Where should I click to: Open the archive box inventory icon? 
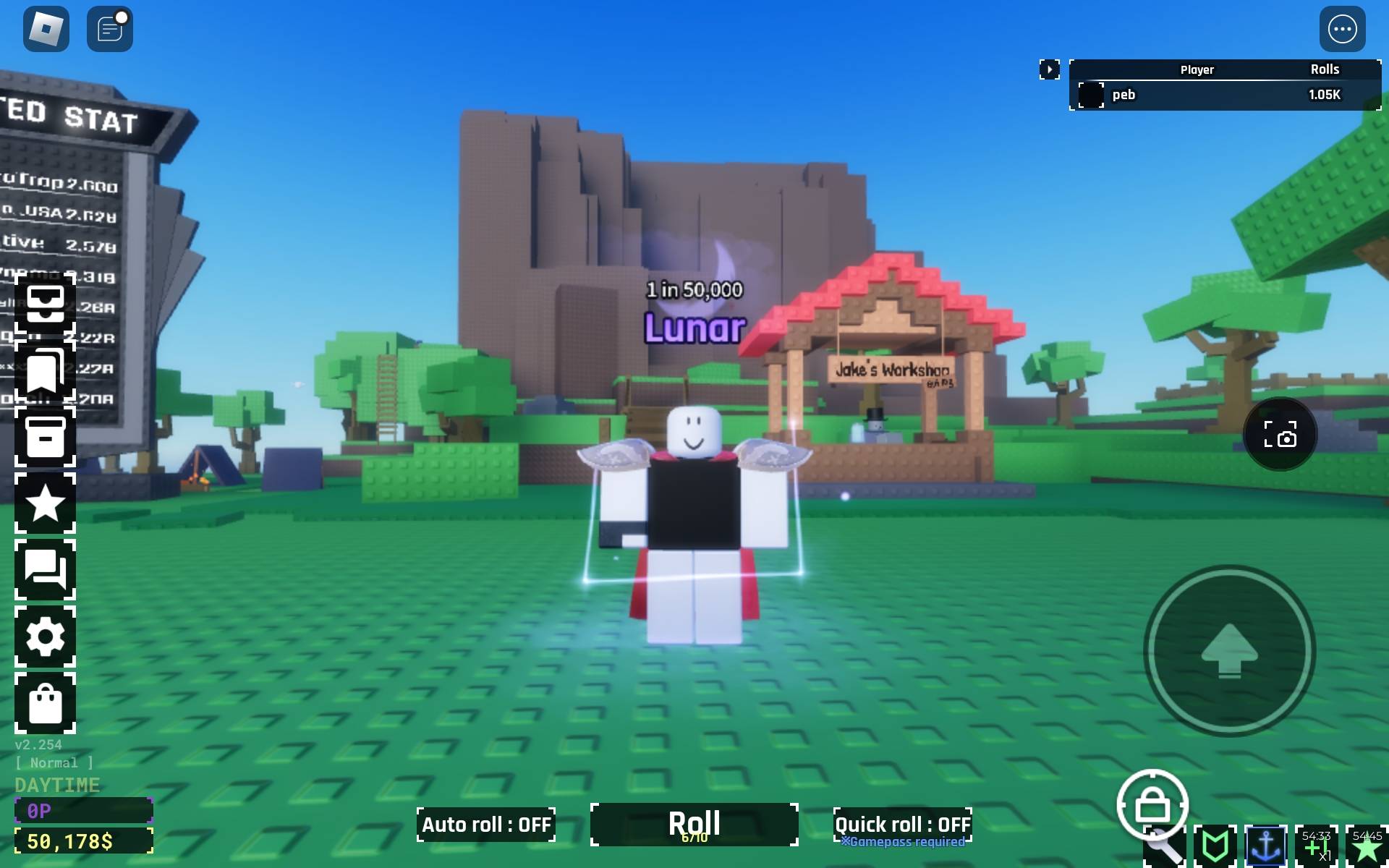(45, 436)
